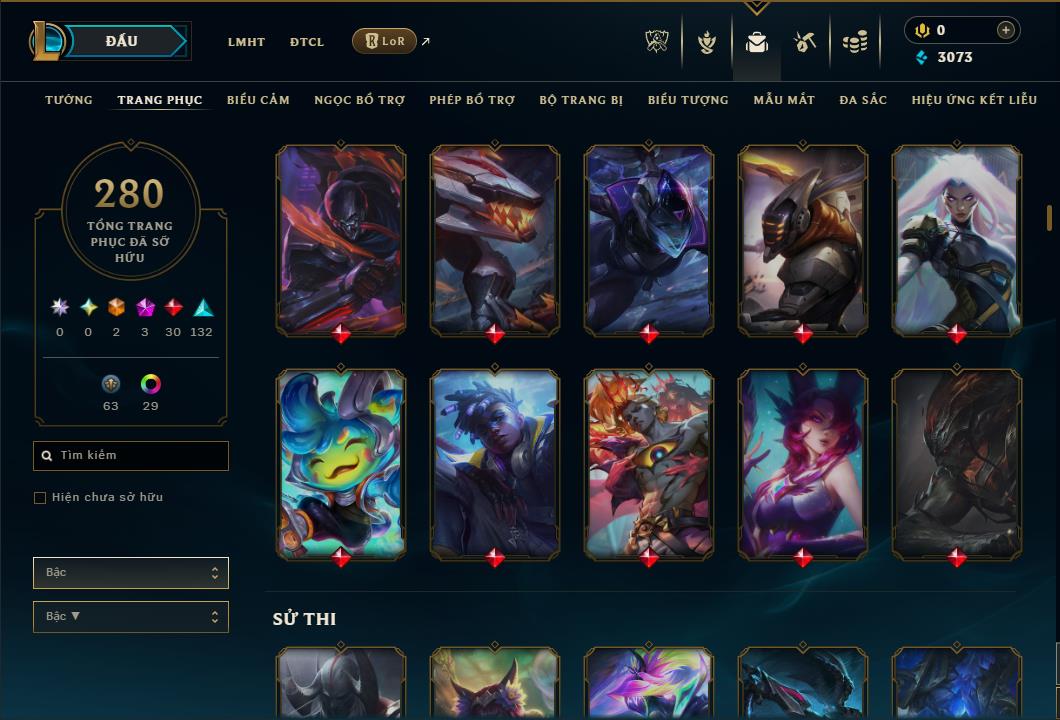Switch to the BIỂU CẢM tab
1060x720 pixels.
coord(258,100)
